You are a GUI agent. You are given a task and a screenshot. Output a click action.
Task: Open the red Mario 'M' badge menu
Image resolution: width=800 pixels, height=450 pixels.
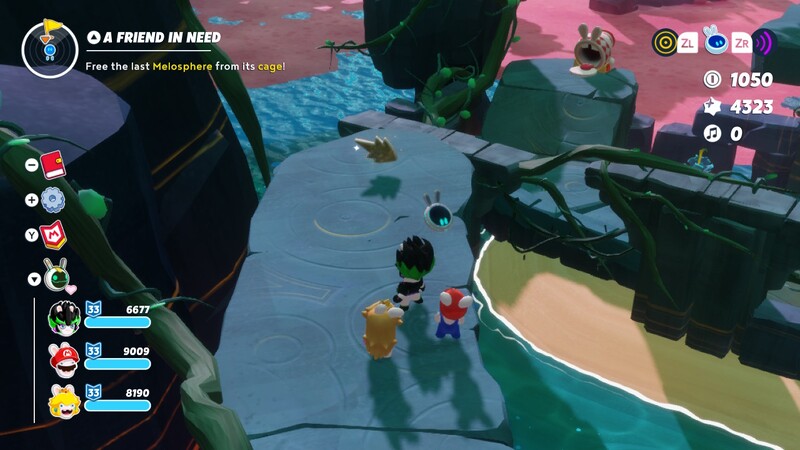click(54, 236)
